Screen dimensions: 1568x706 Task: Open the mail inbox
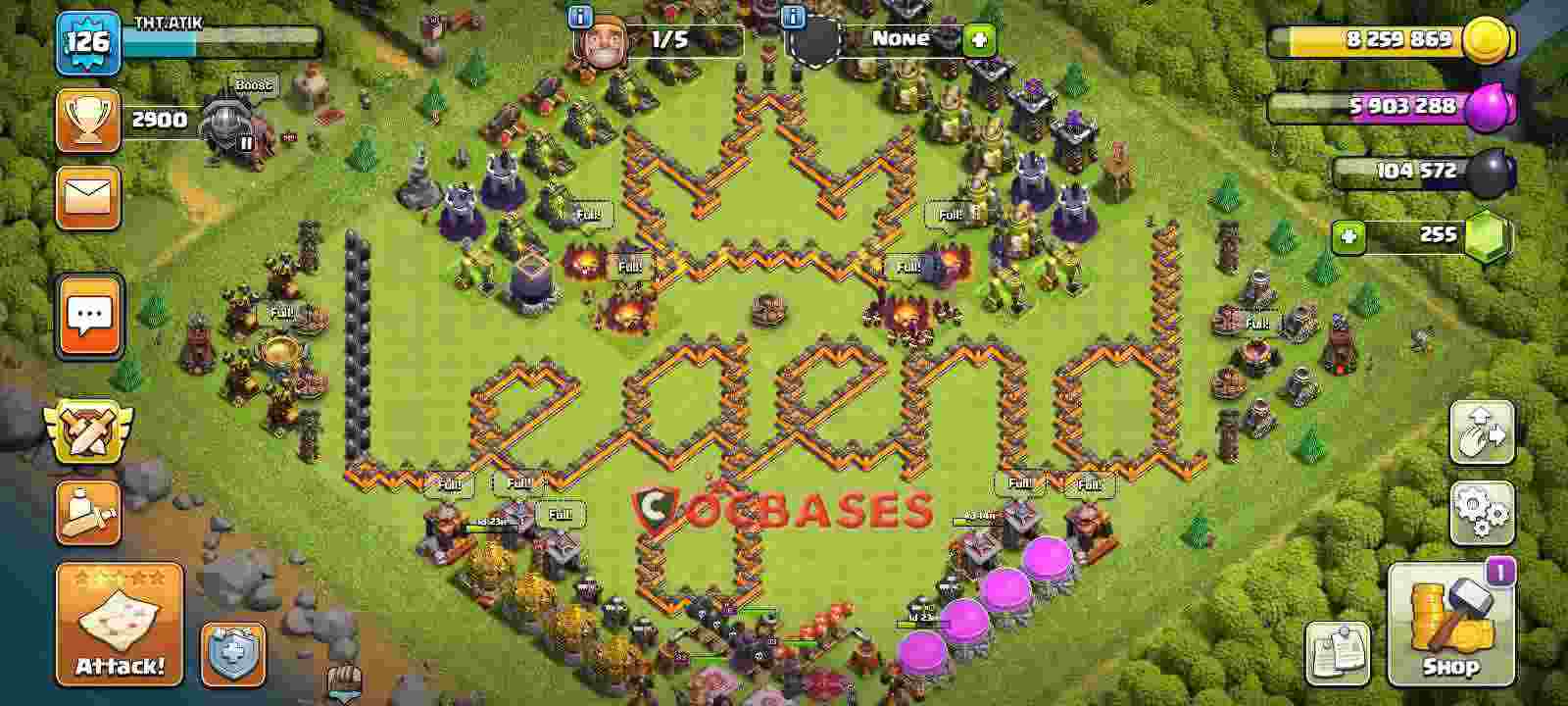point(87,196)
